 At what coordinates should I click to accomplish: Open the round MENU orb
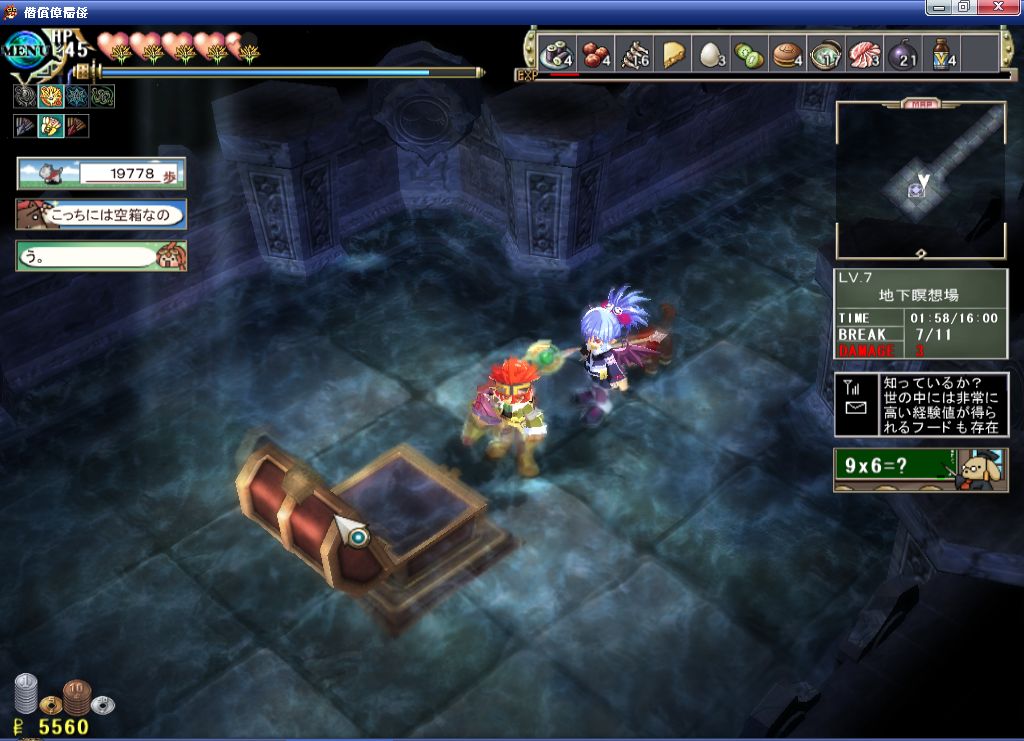tap(26, 49)
